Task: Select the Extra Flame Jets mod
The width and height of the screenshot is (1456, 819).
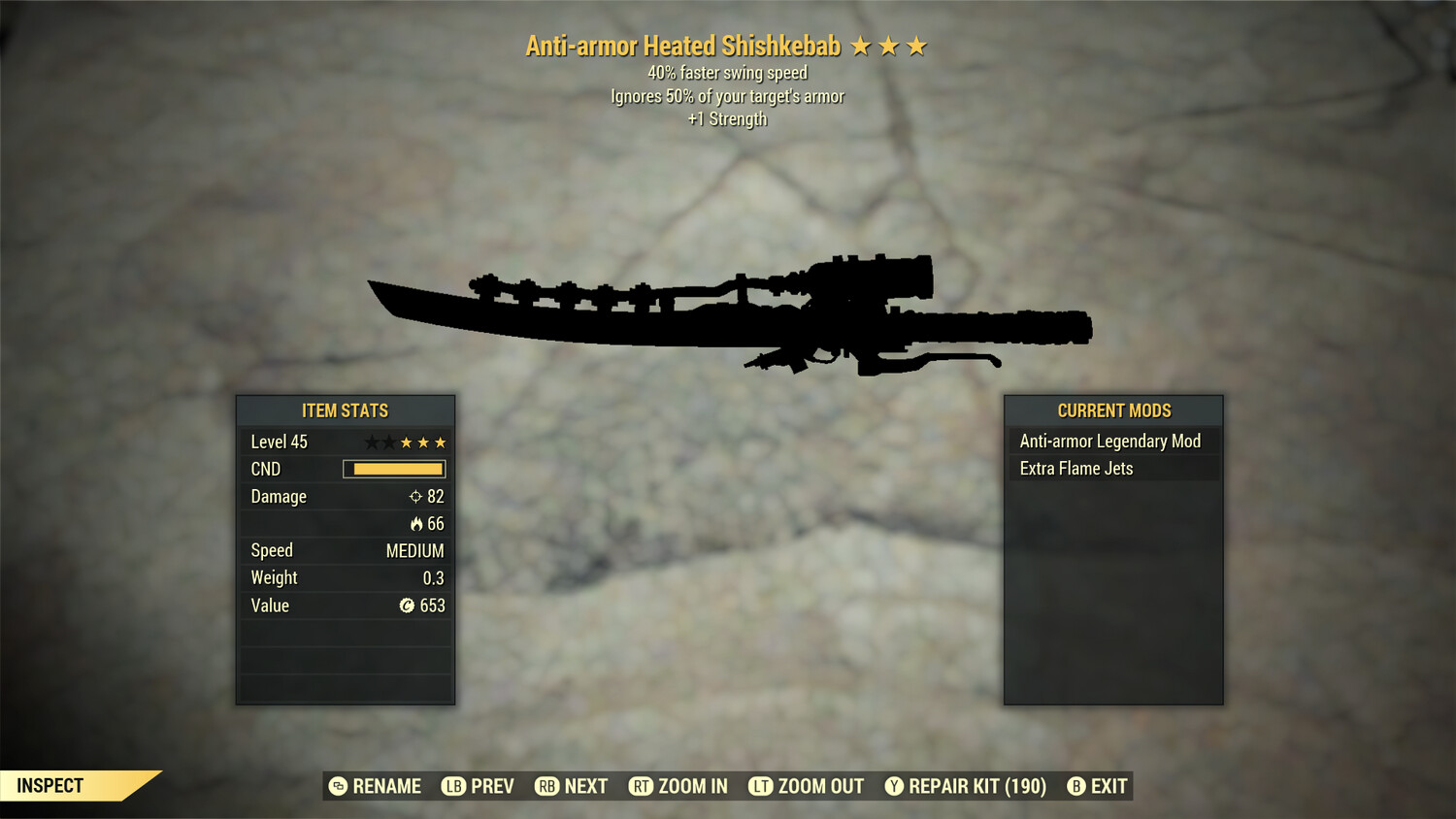Action: tap(1075, 468)
